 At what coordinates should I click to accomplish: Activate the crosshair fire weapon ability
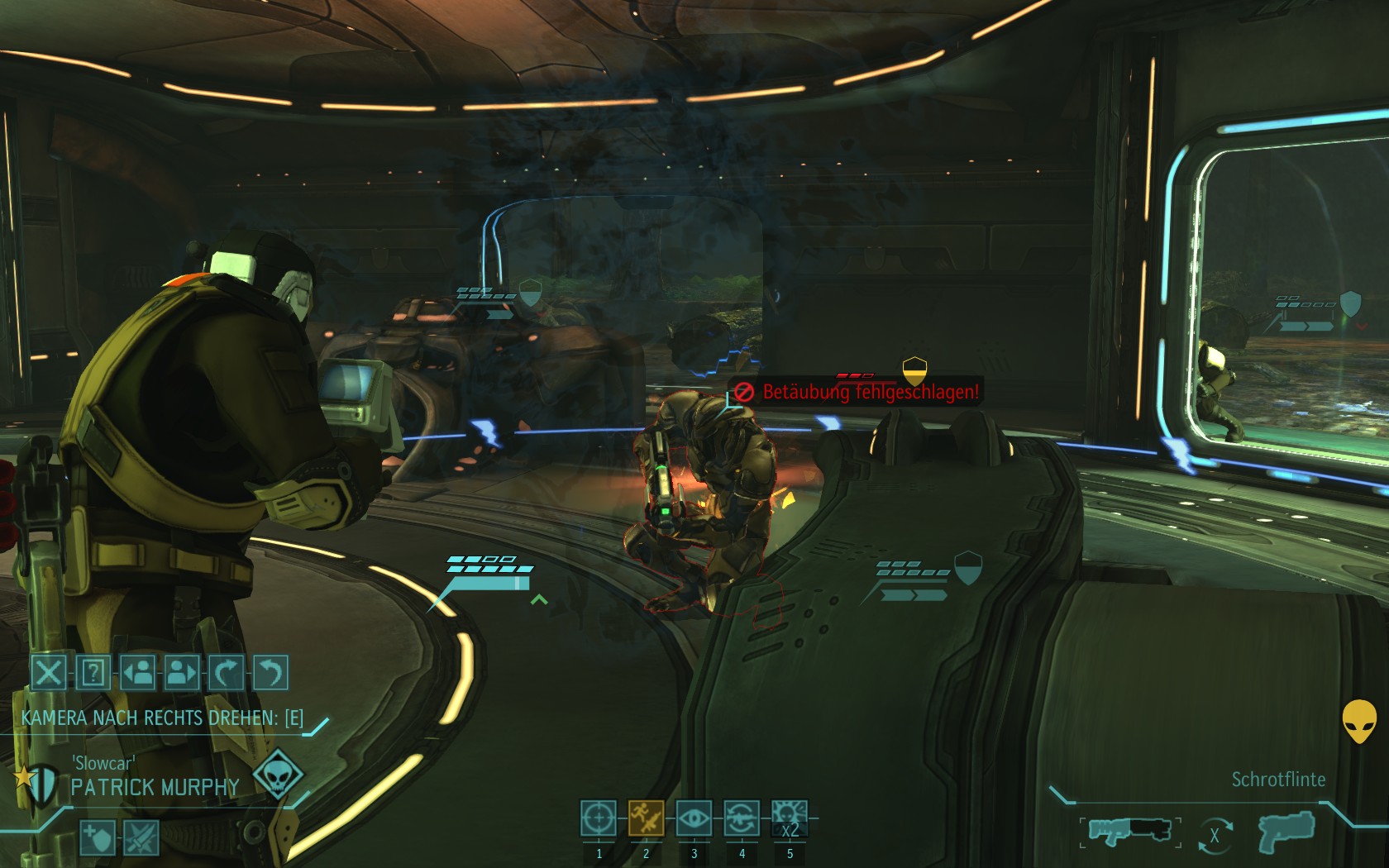tap(598, 818)
